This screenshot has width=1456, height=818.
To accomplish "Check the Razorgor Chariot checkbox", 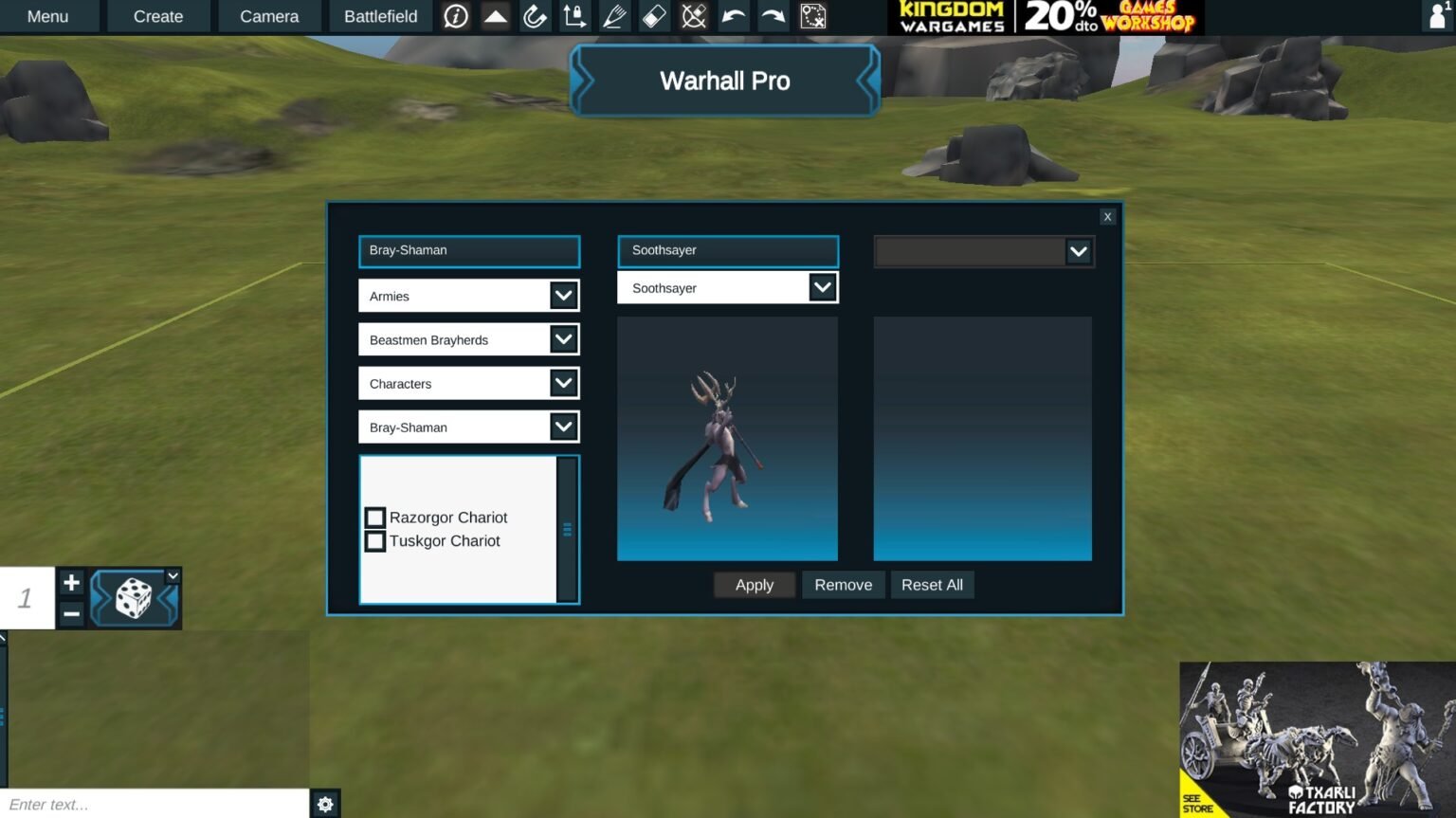I will (x=375, y=517).
